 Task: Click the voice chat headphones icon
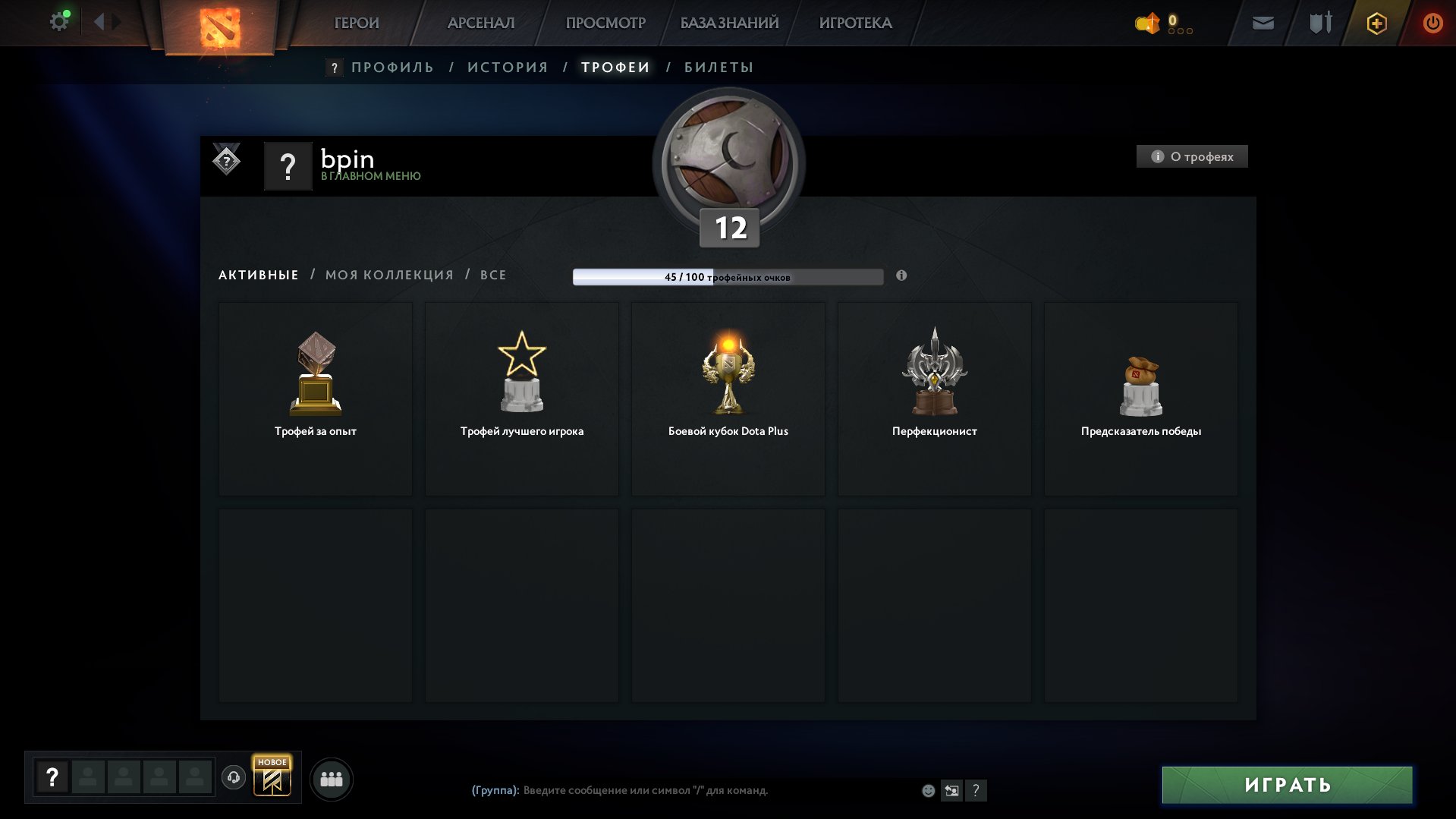[233, 778]
